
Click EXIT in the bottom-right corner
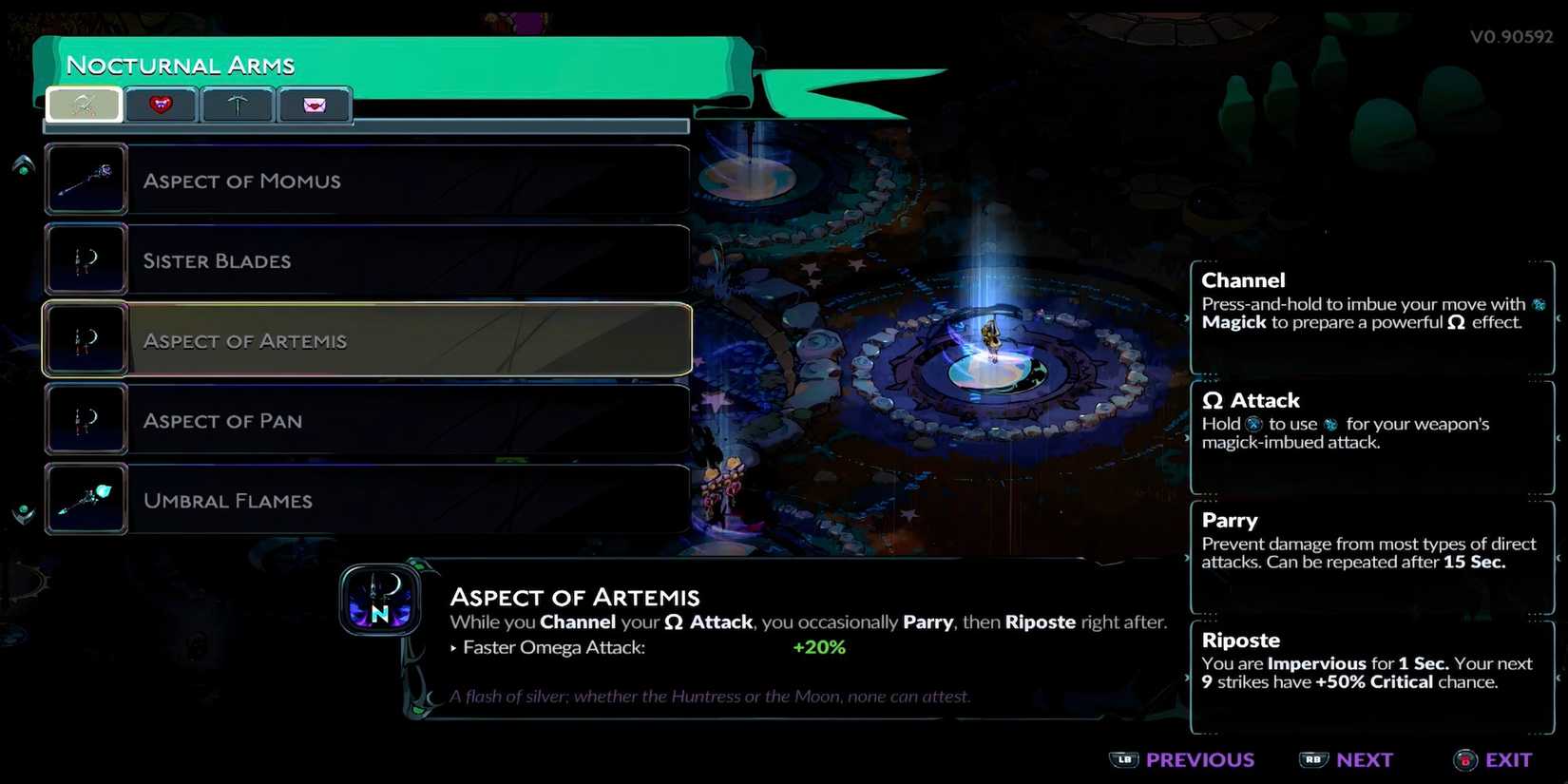1510,760
